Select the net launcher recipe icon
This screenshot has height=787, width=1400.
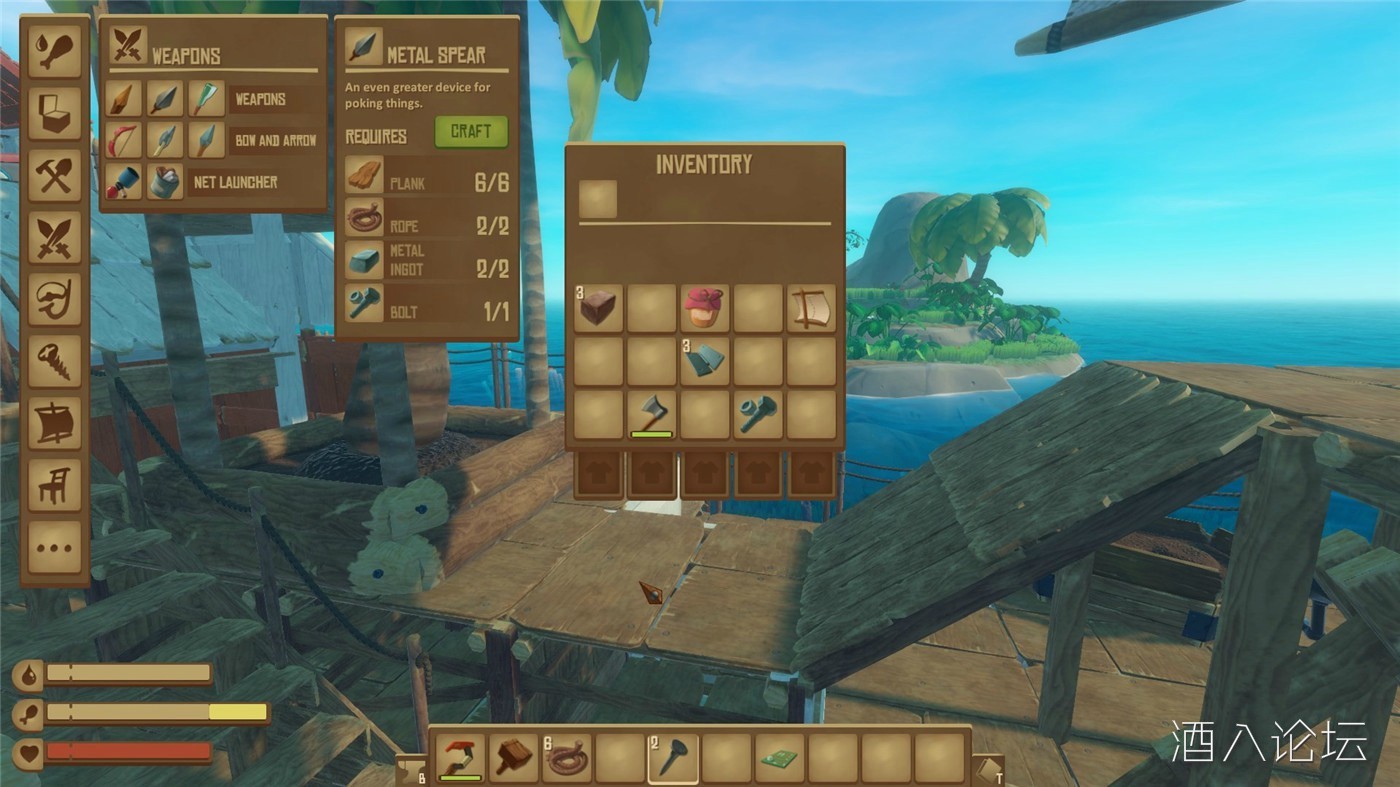[124, 182]
